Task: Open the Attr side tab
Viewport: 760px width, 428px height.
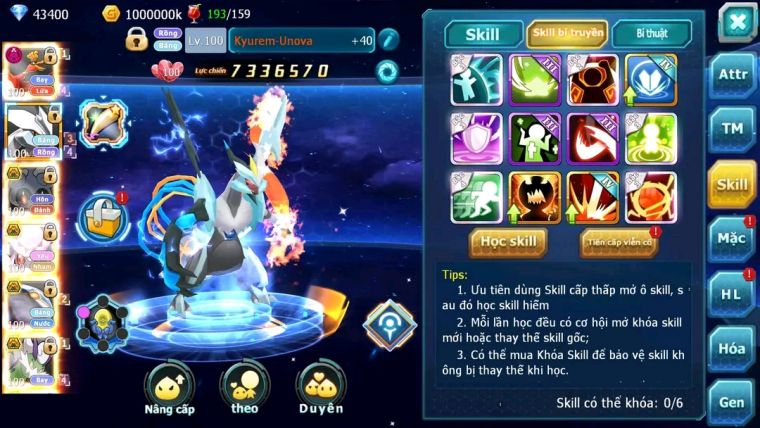Action: (x=732, y=76)
